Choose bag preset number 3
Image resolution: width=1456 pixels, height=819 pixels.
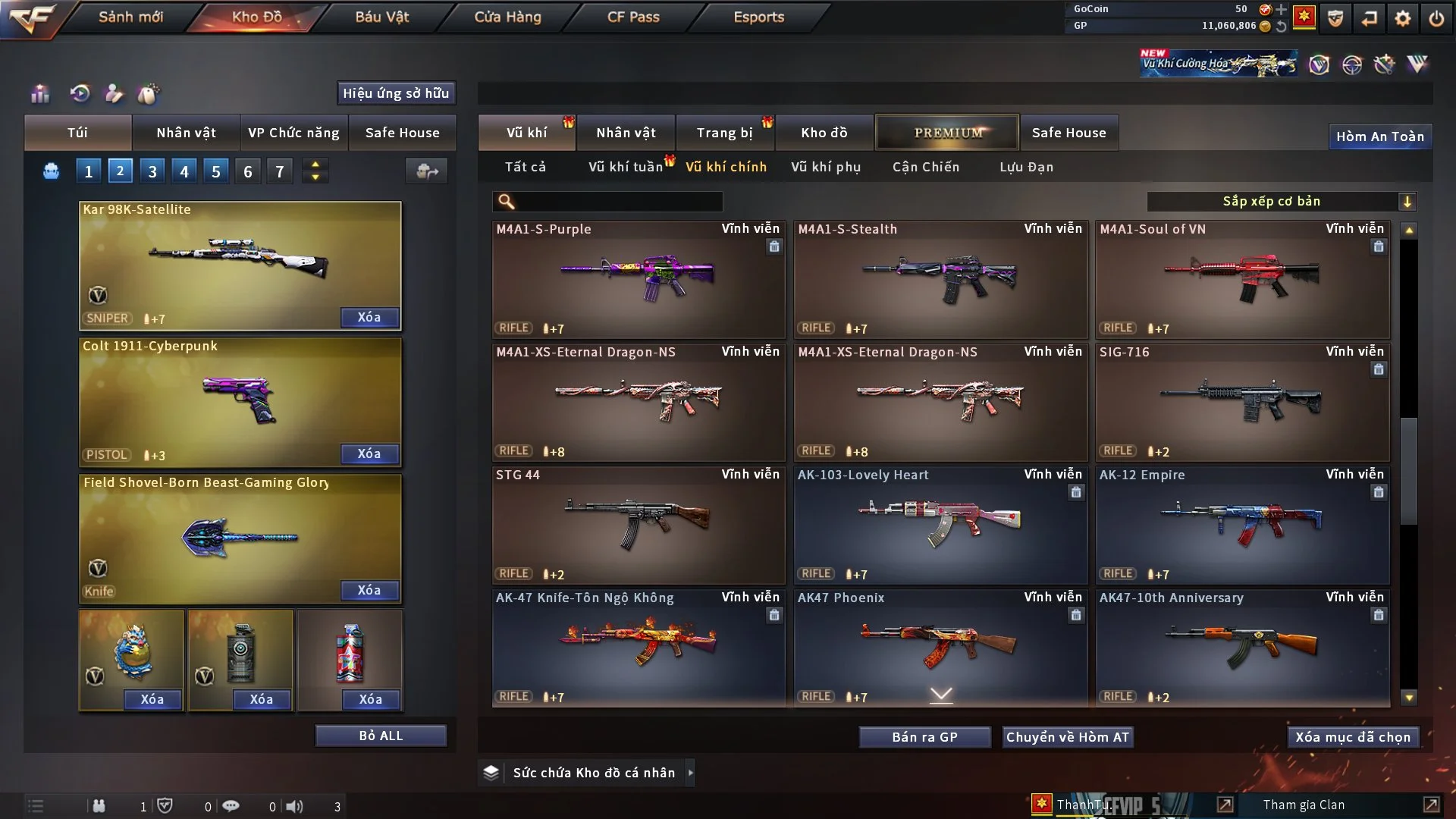152,171
